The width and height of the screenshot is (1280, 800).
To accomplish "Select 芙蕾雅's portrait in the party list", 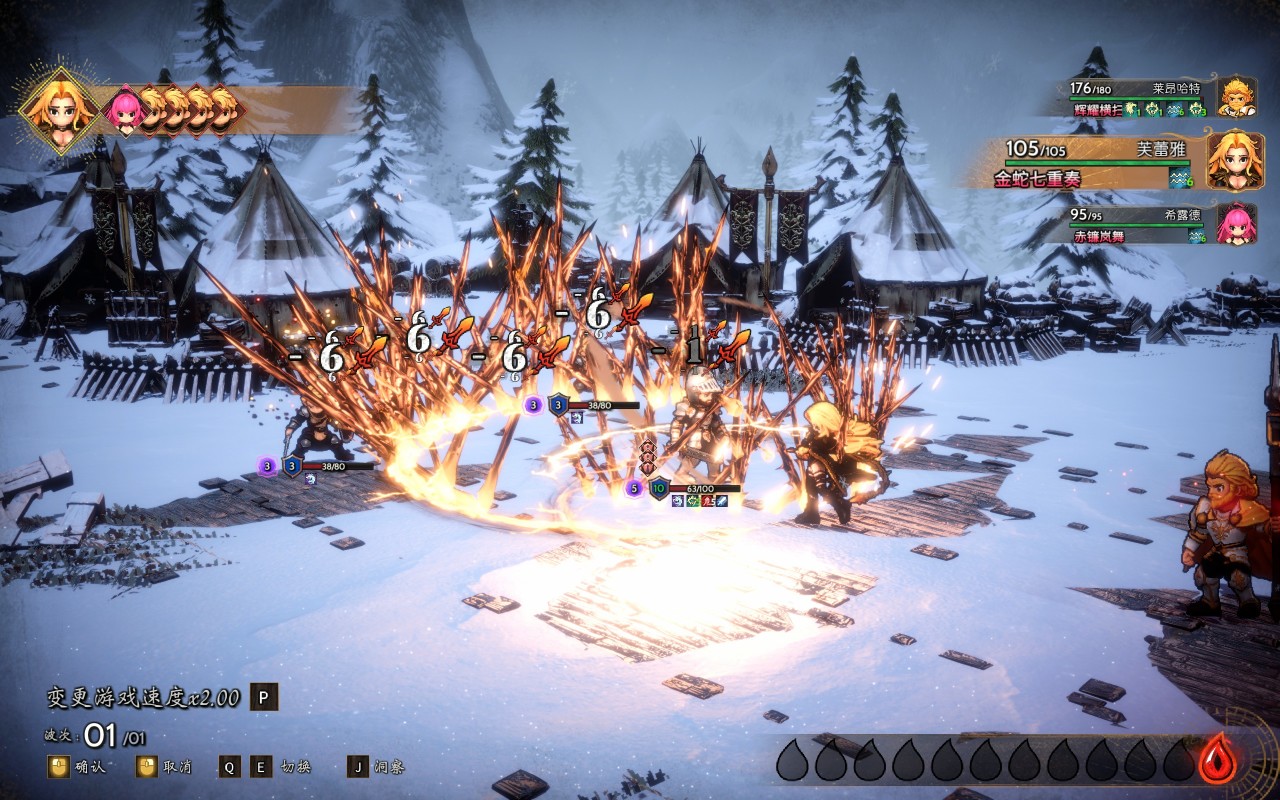I will pos(1236,160).
